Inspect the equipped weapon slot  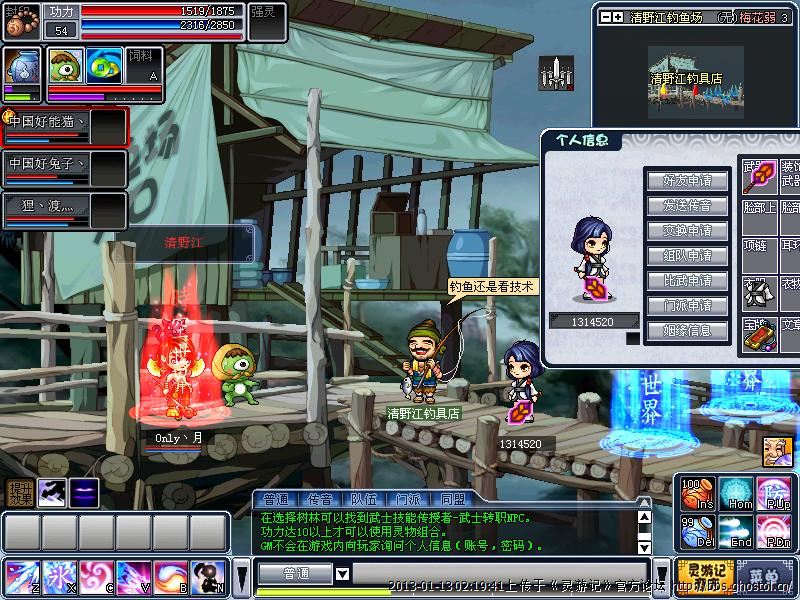tap(759, 178)
